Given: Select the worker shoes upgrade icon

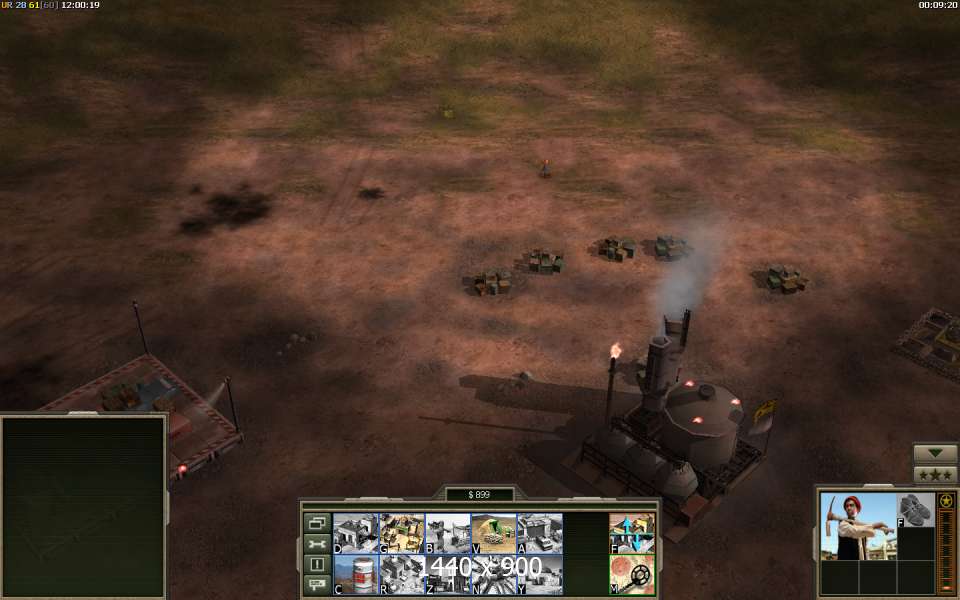Looking at the screenshot, I should pos(915,510).
